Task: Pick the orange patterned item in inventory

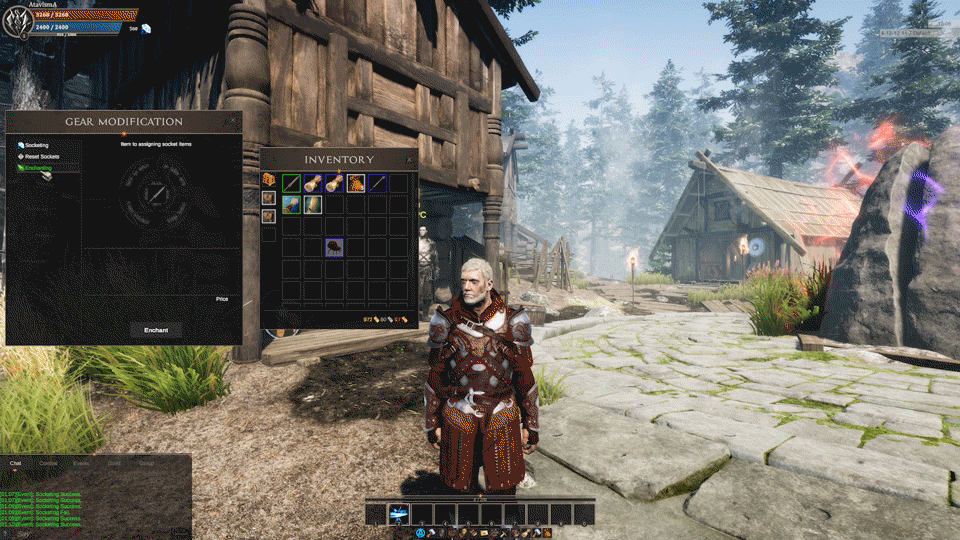Action: [x=356, y=183]
